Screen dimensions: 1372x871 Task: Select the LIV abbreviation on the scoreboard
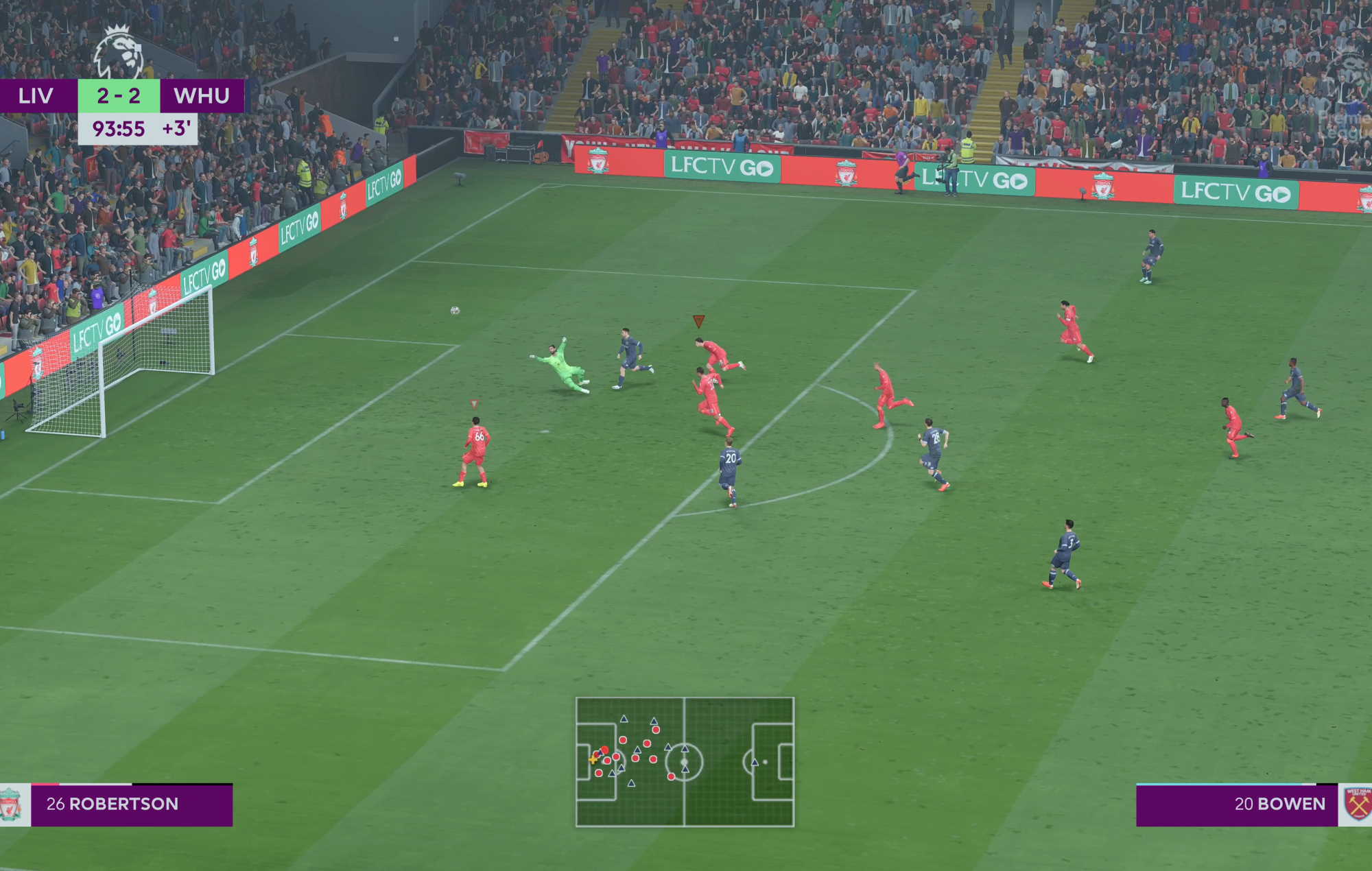pos(38,96)
